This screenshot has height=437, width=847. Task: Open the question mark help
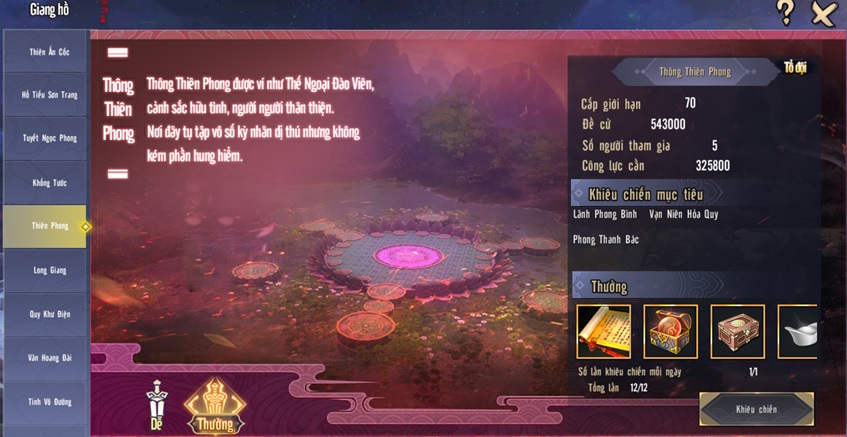786,12
